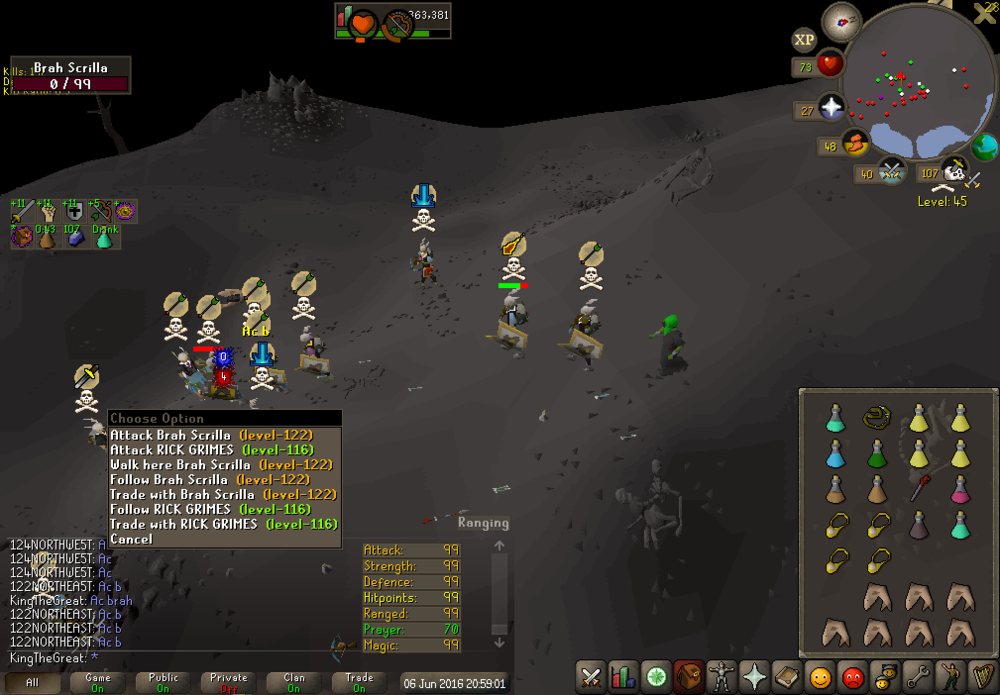Select Walk here Brah Scrilla option

coord(221,465)
